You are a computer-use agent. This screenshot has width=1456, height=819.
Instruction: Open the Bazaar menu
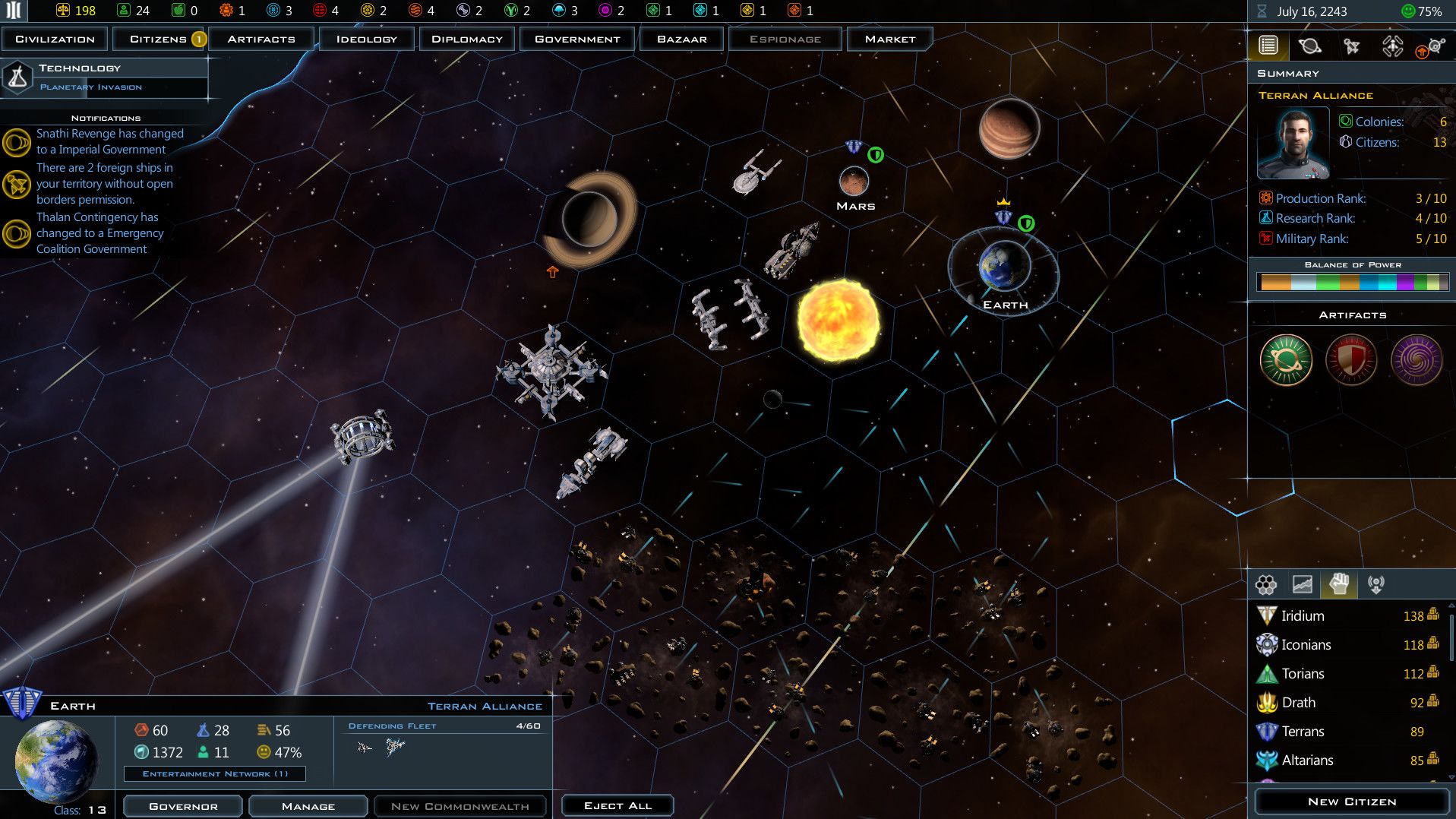681,39
